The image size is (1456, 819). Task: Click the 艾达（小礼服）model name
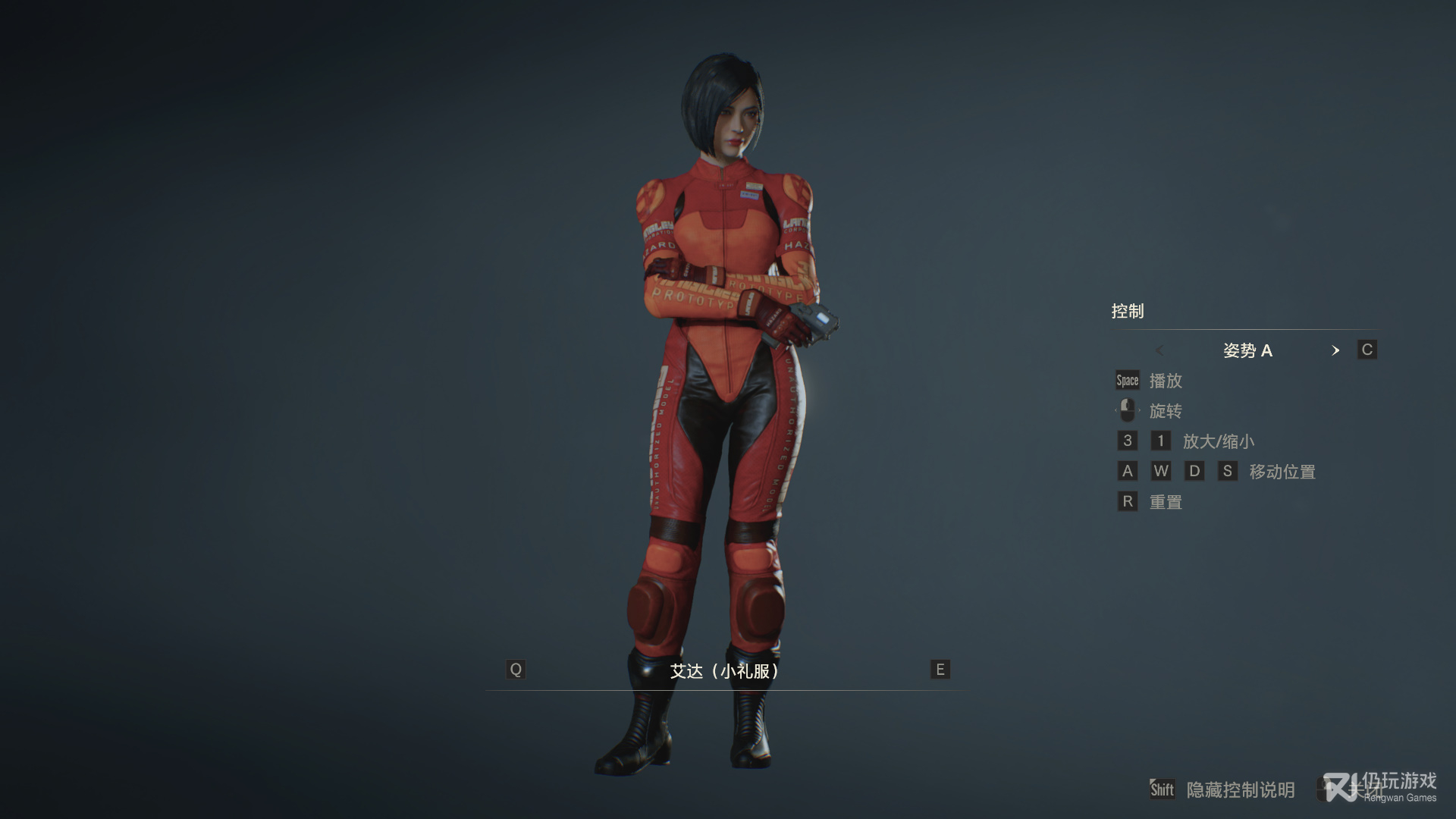[x=724, y=671]
